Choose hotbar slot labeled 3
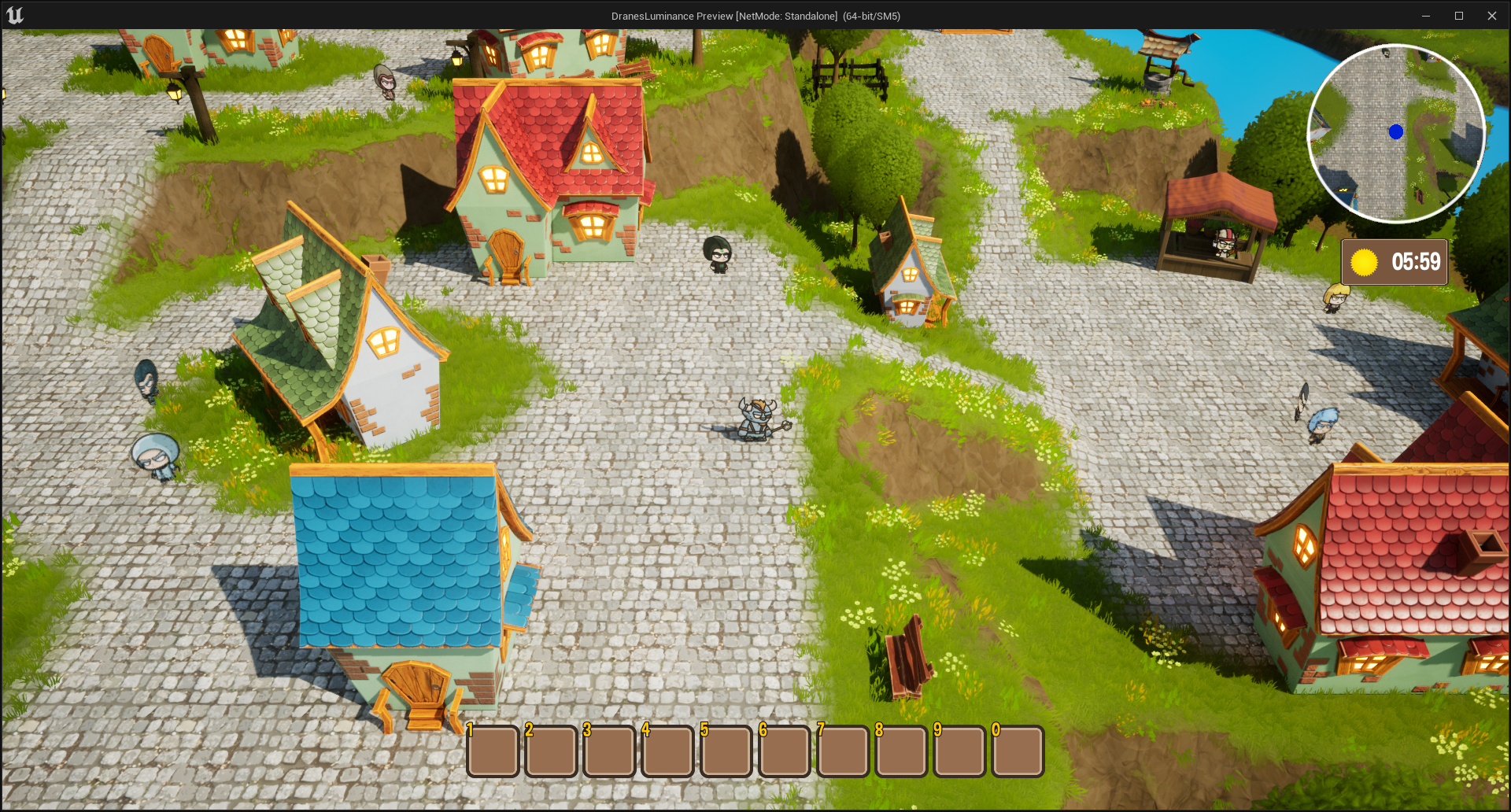 pos(609,751)
